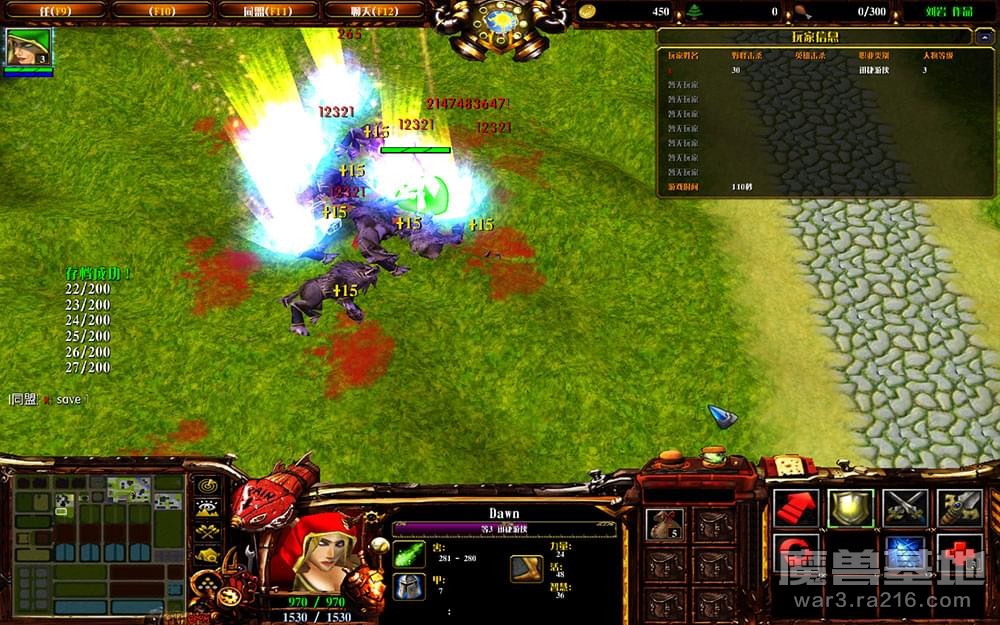Toggle minimap creep camp display button

tap(207, 554)
